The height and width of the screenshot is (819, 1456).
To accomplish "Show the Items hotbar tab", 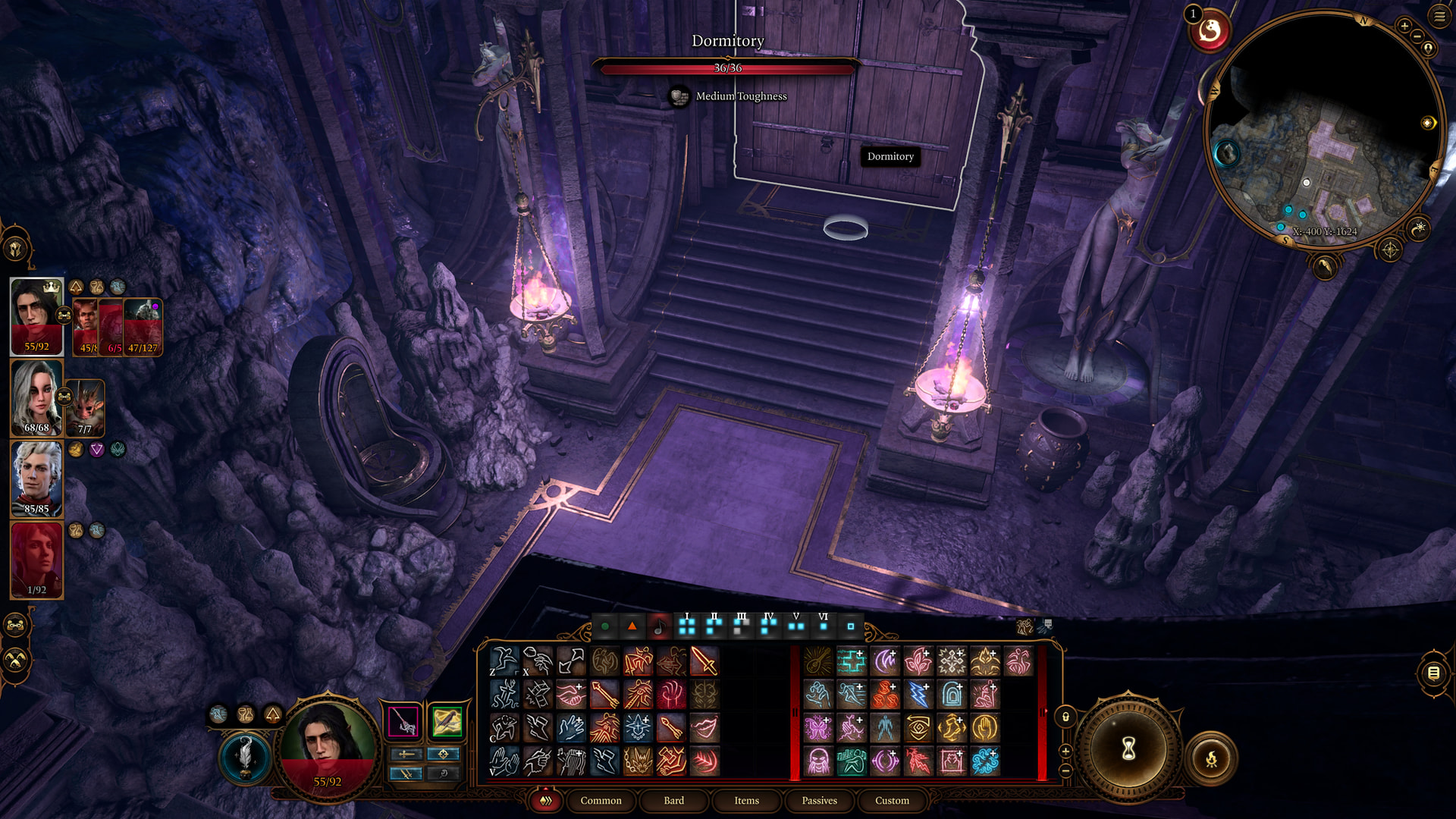I will [x=746, y=800].
